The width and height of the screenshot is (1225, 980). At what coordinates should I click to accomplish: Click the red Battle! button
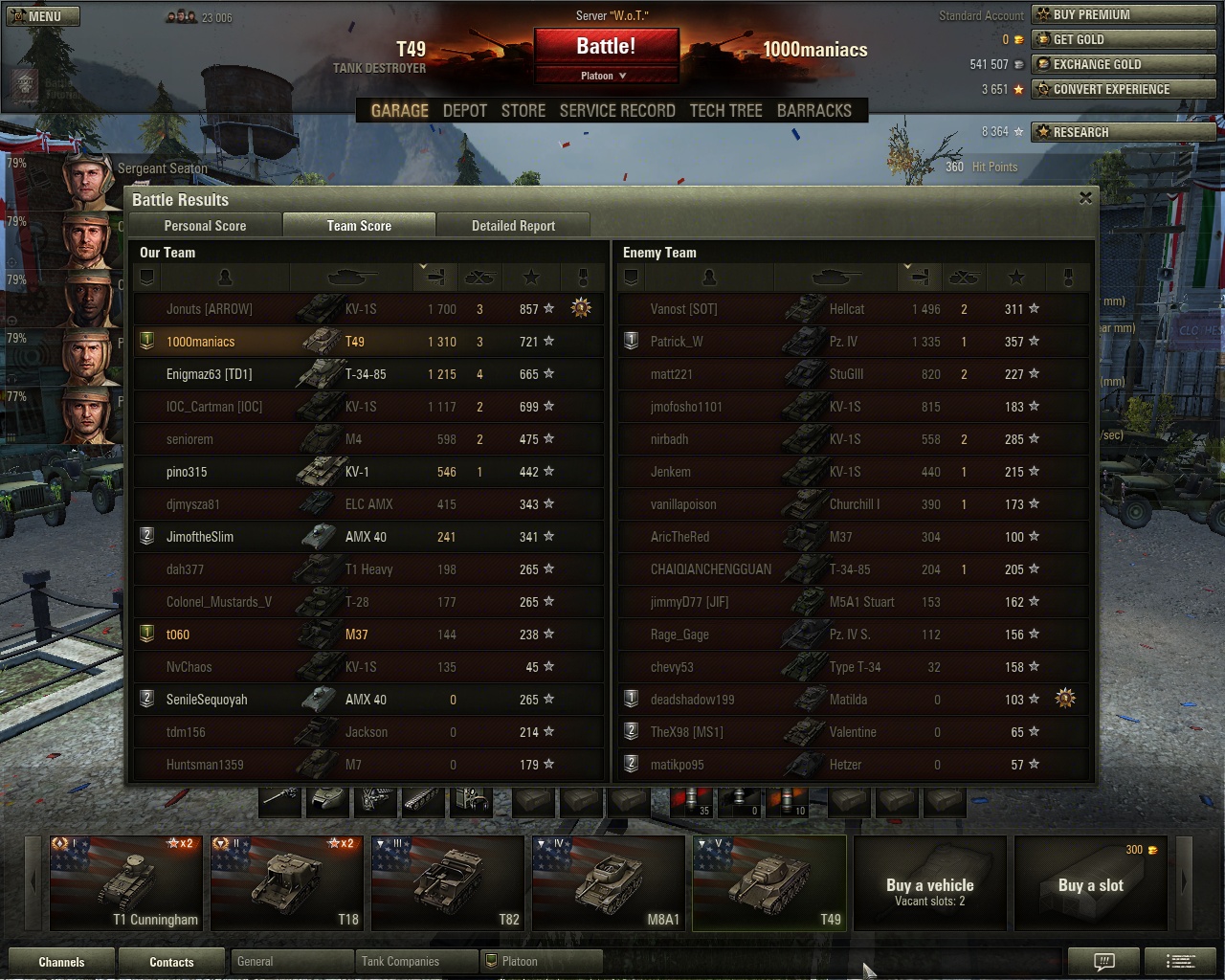[606, 46]
